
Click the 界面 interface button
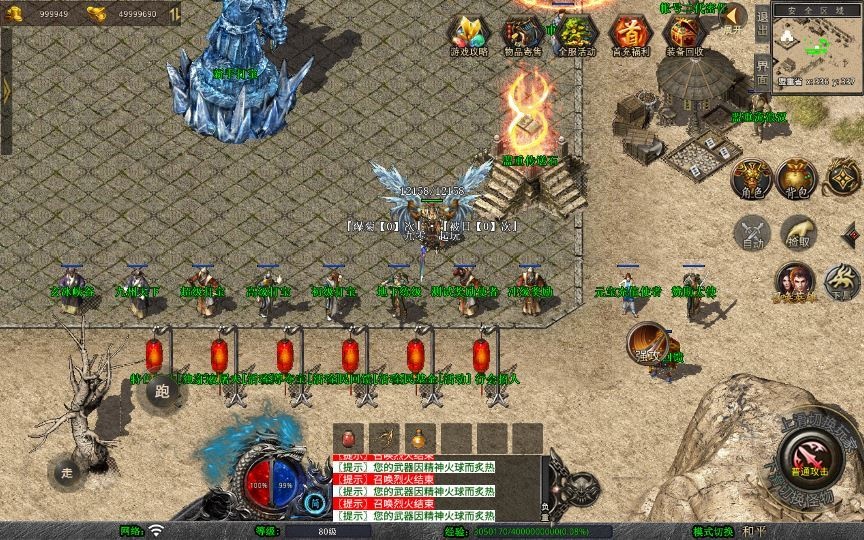(762, 70)
